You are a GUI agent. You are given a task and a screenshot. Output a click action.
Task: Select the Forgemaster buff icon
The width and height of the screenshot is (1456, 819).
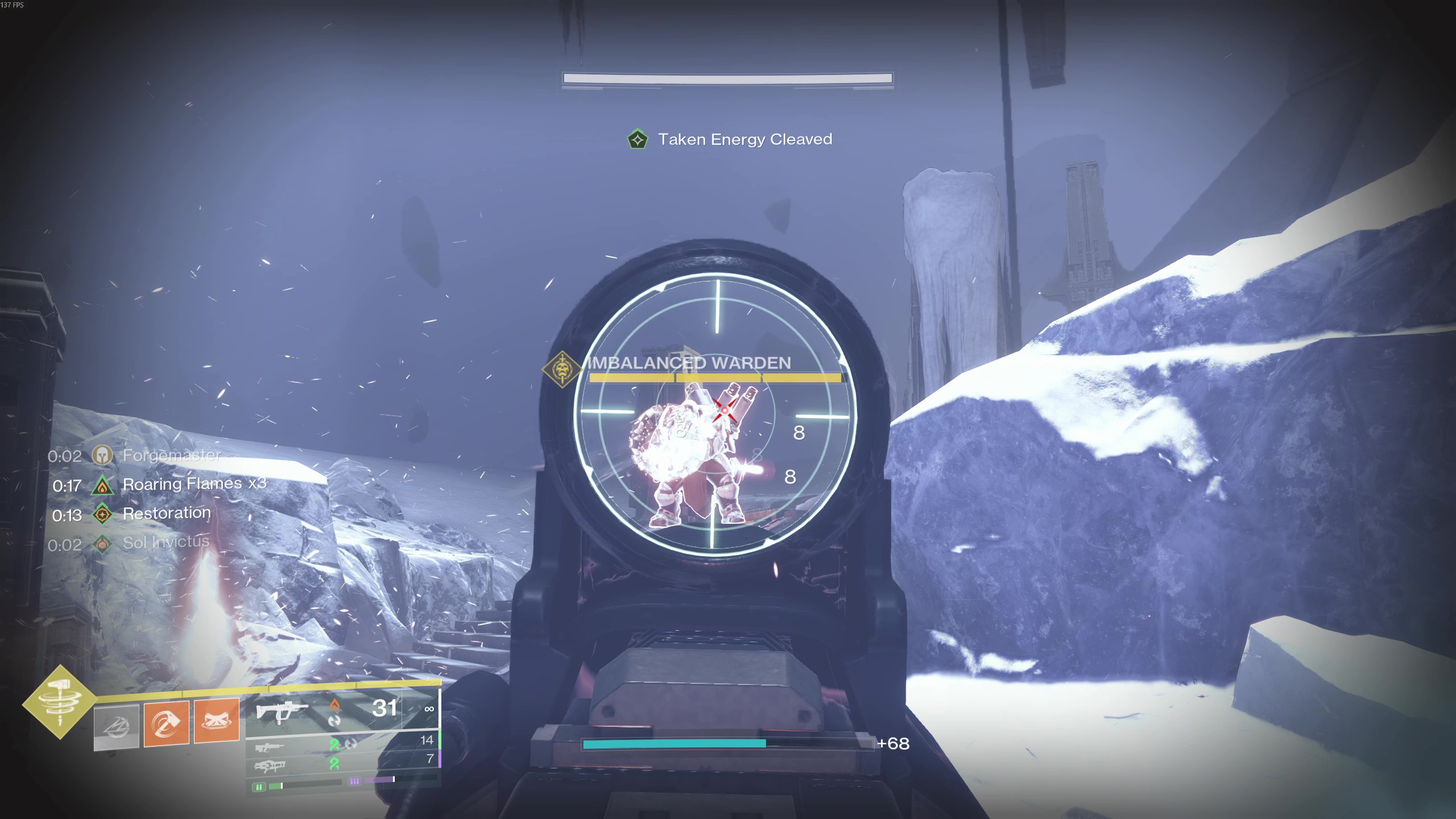[102, 456]
